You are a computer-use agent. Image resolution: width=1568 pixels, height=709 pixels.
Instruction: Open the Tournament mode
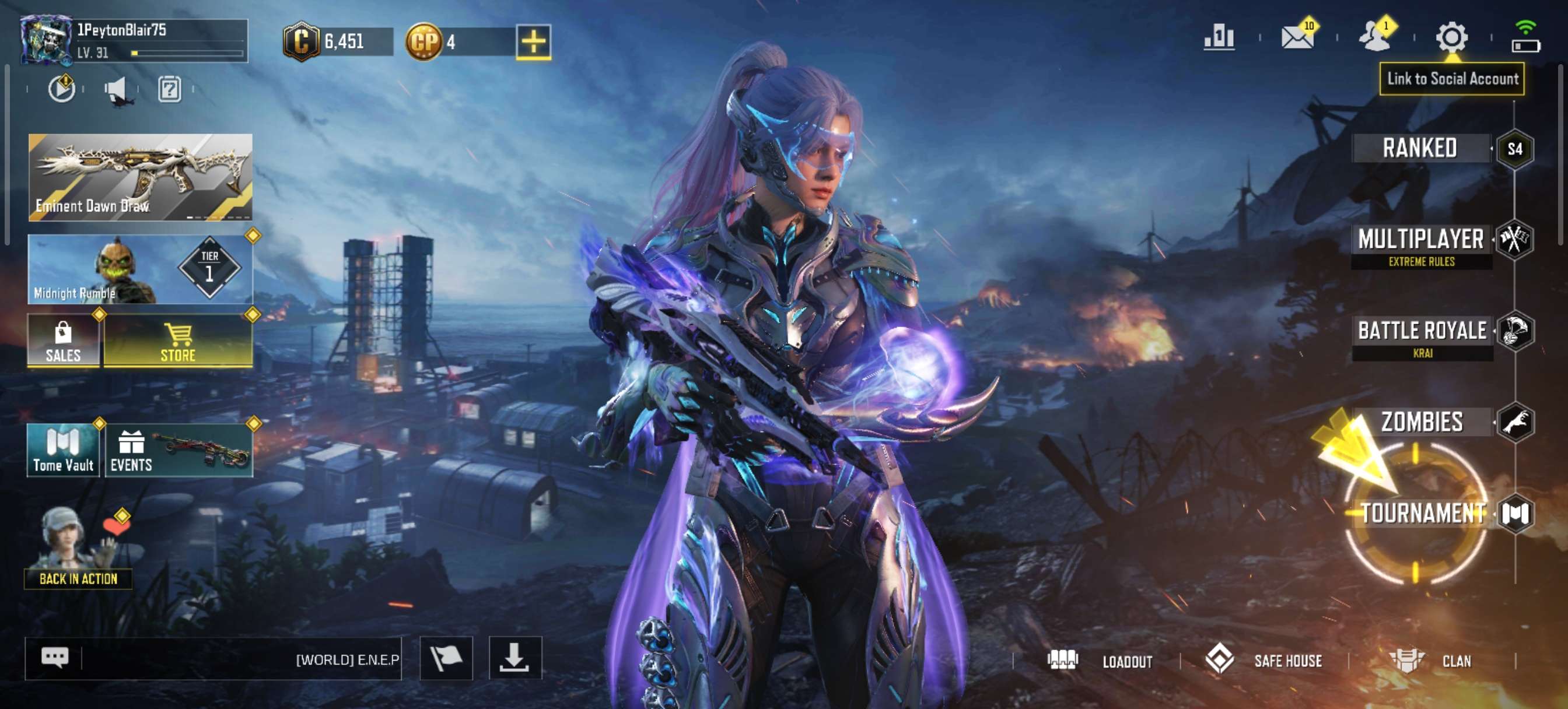tap(1423, 514)
